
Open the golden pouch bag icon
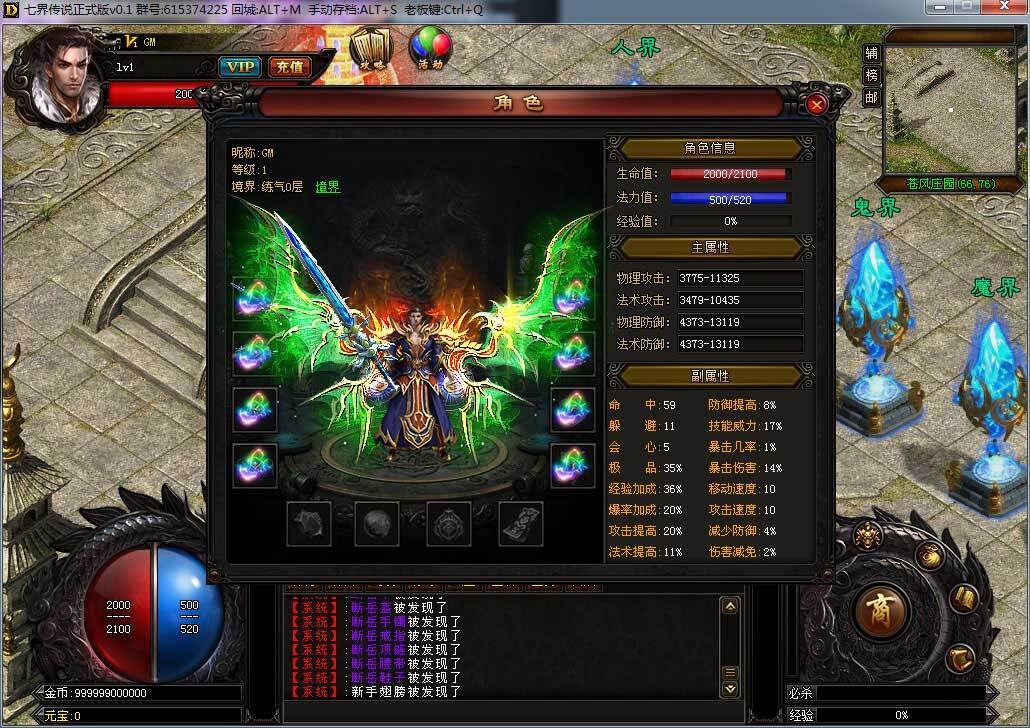point(930,555)
